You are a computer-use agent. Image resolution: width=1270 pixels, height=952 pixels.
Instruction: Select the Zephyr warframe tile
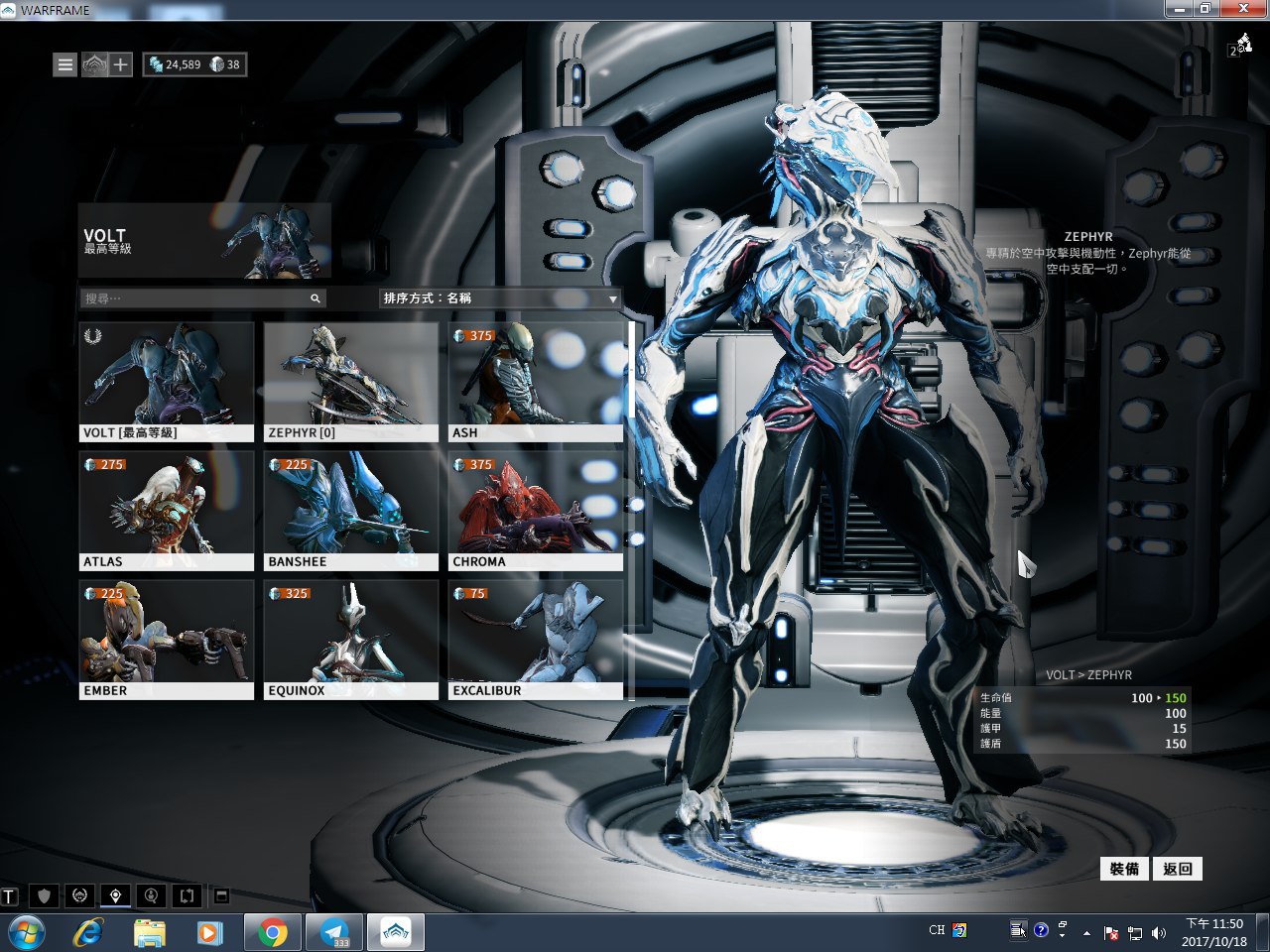point(351,381)
